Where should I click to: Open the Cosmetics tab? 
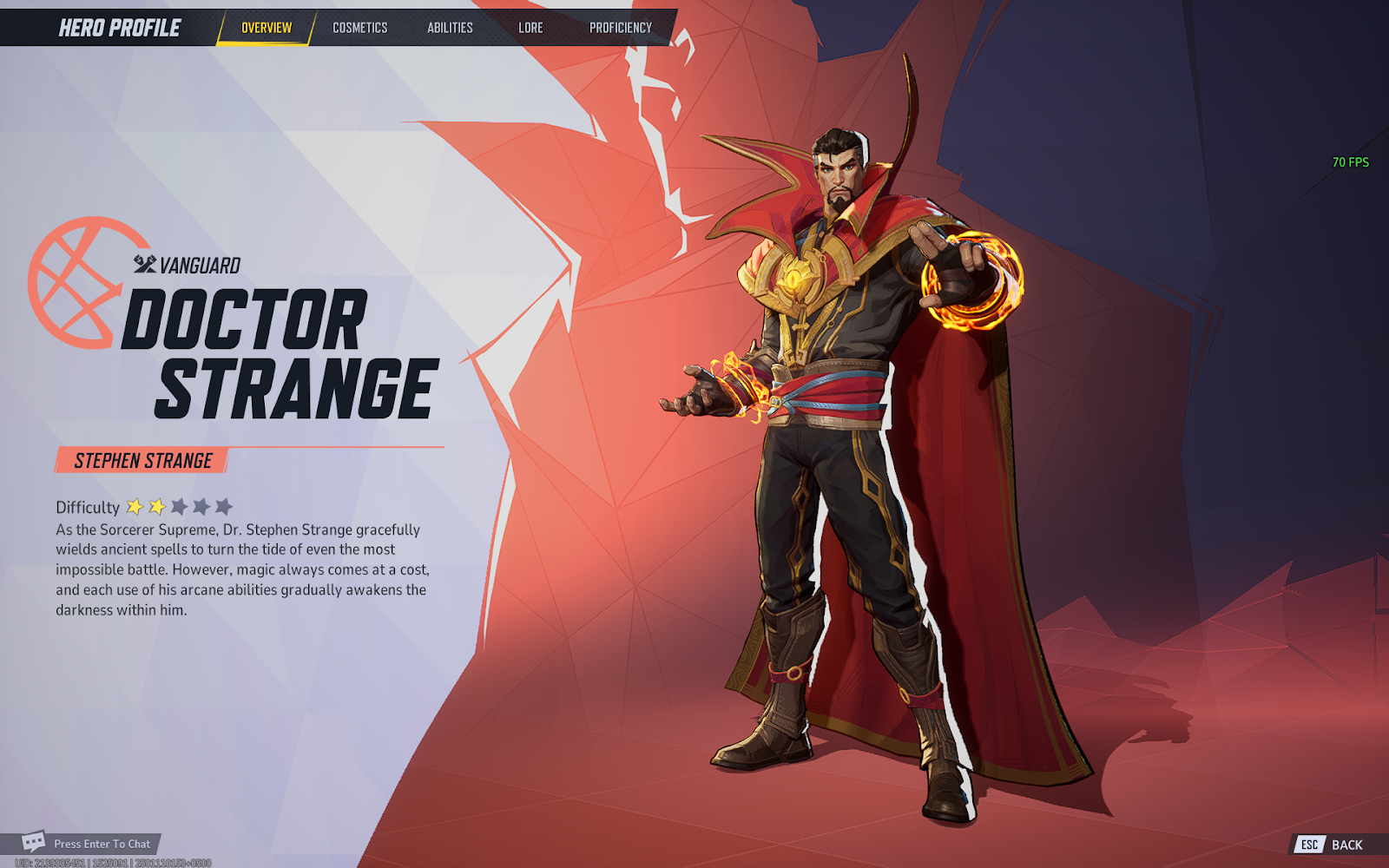click(359, 28)
